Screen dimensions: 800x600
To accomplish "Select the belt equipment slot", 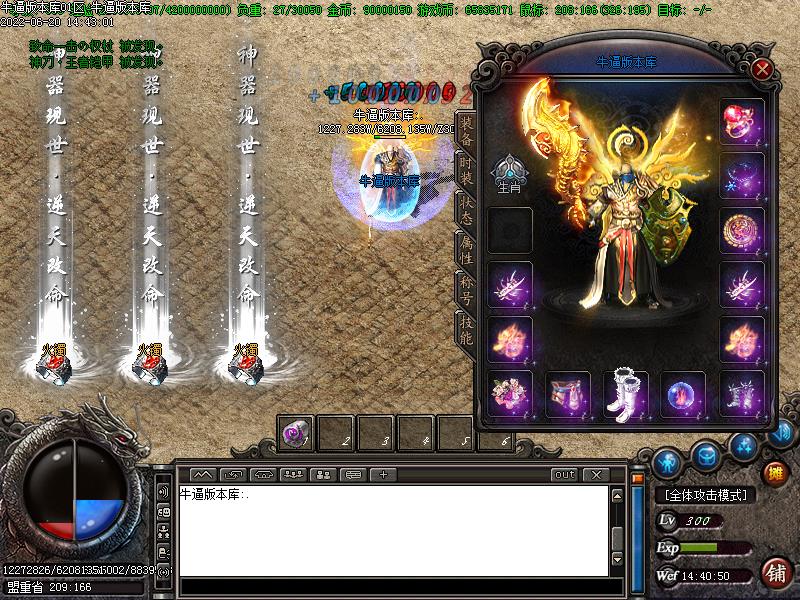I will tap(567, 393).
